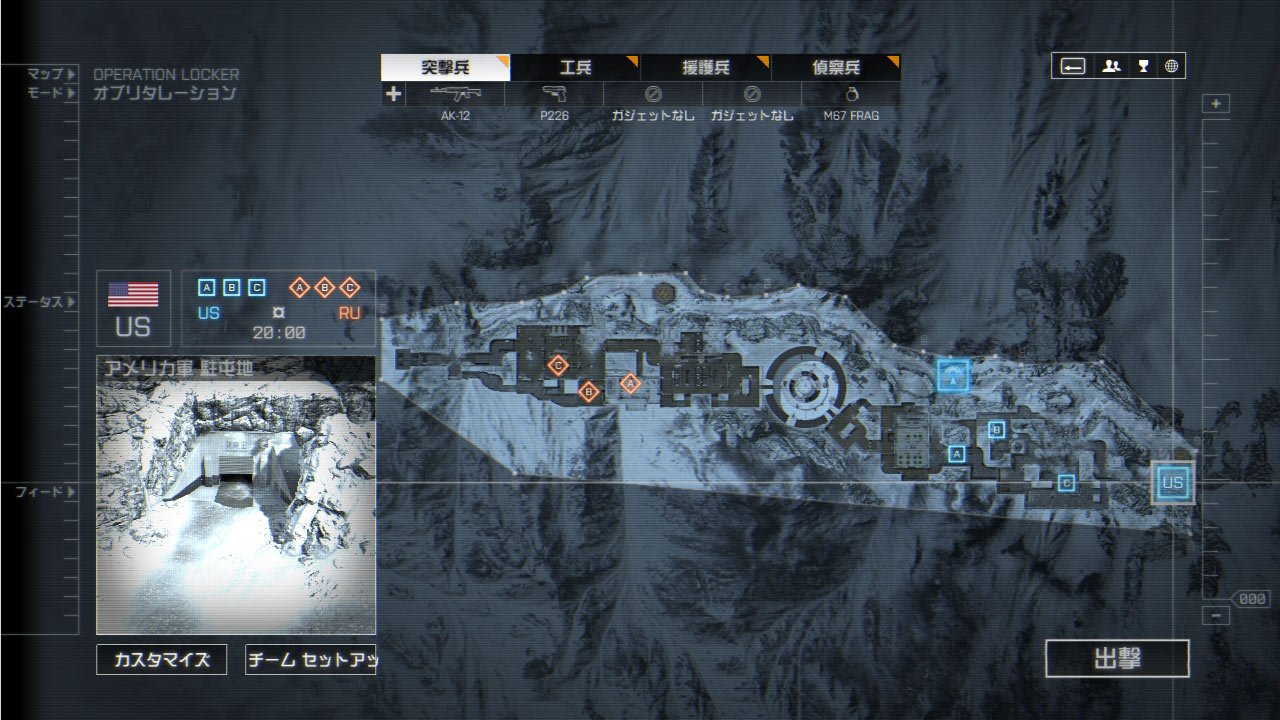Click the plus button beside the loadout
This screenshot has height=720, width=1280.
393,94
